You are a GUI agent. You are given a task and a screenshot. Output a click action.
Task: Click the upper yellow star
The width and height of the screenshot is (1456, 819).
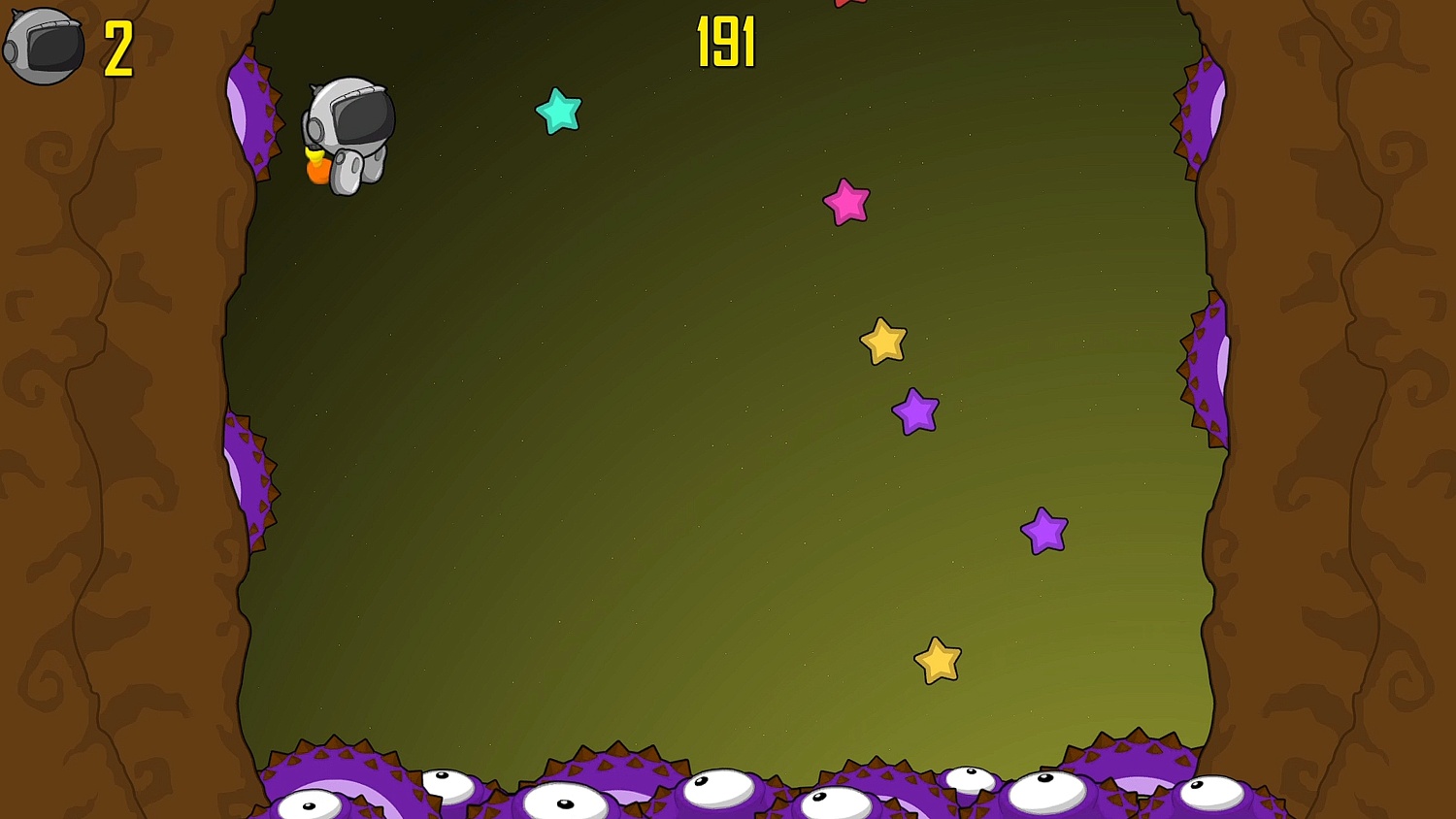click(881, 341)
